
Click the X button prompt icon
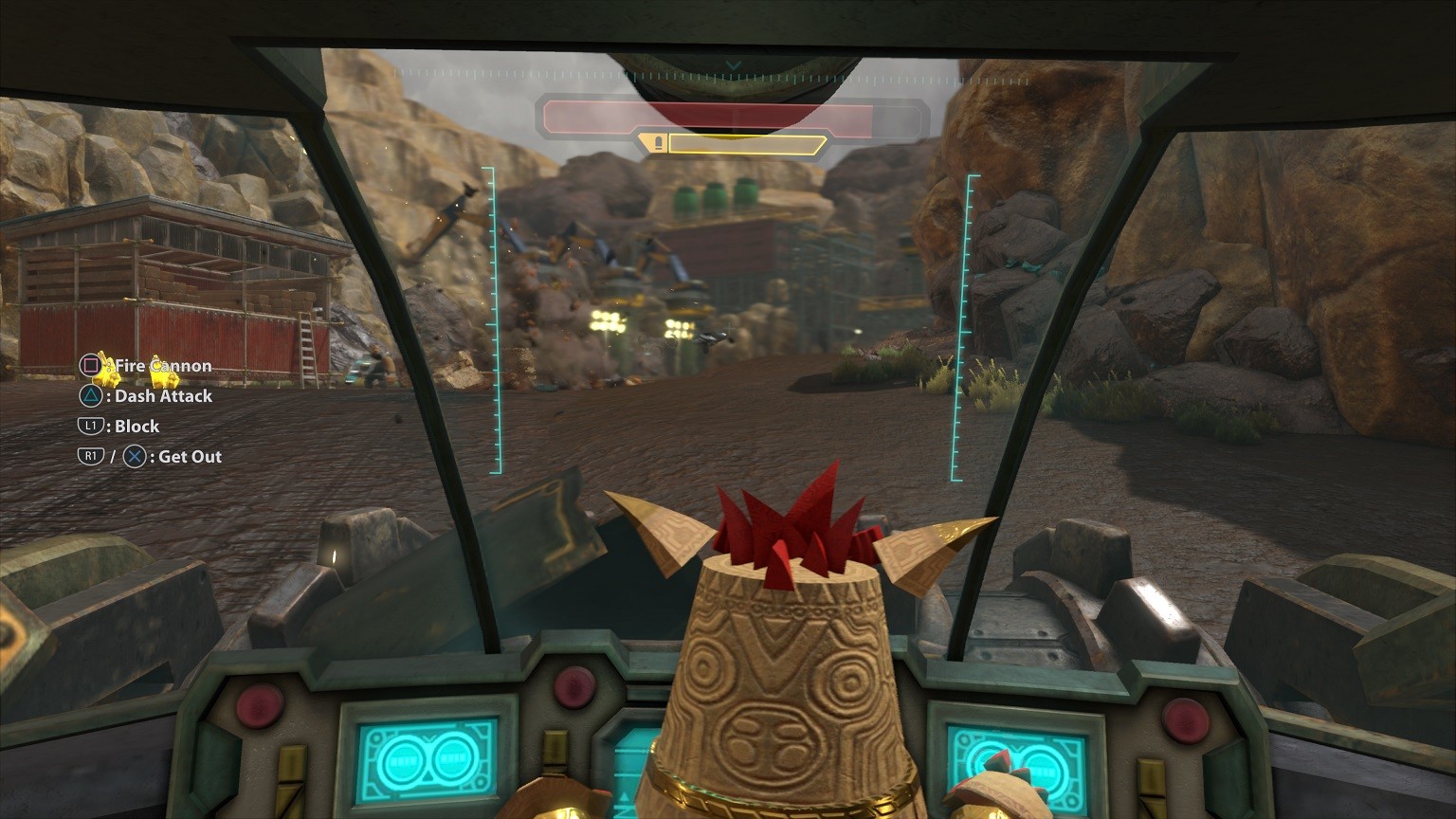click(x=135, y=456)
